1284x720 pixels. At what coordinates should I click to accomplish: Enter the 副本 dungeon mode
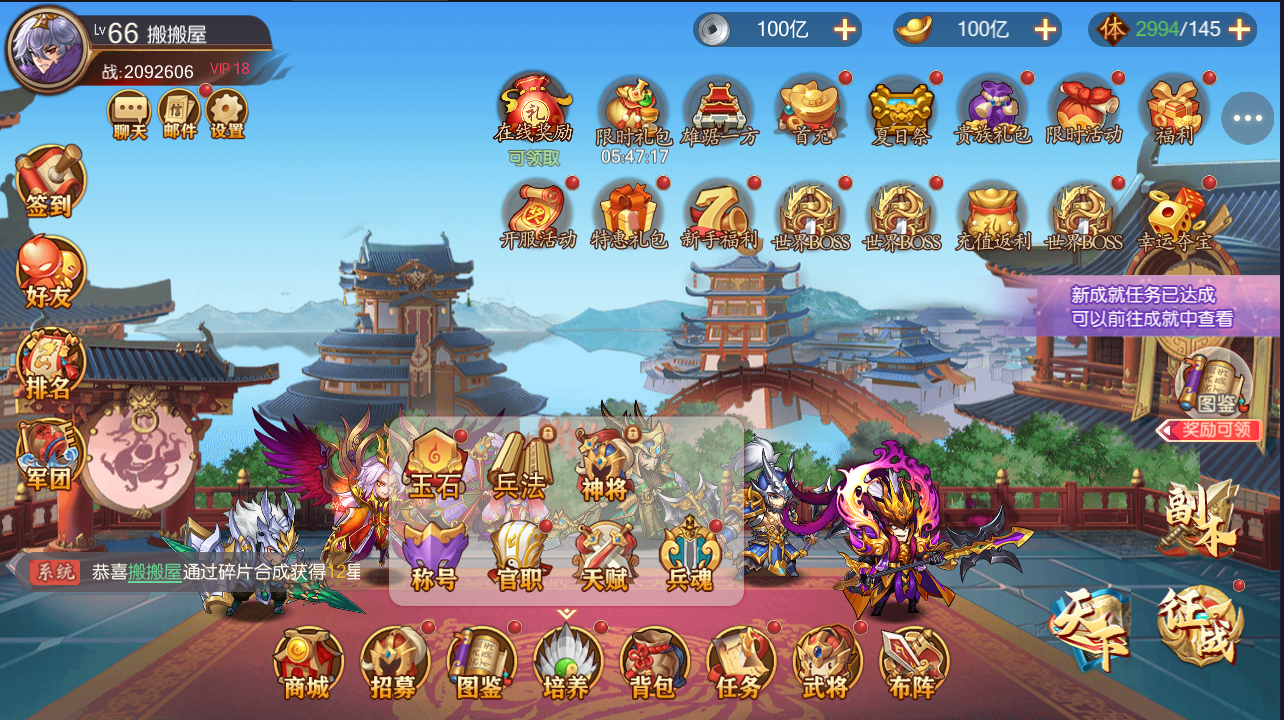tap(1200, 520)
